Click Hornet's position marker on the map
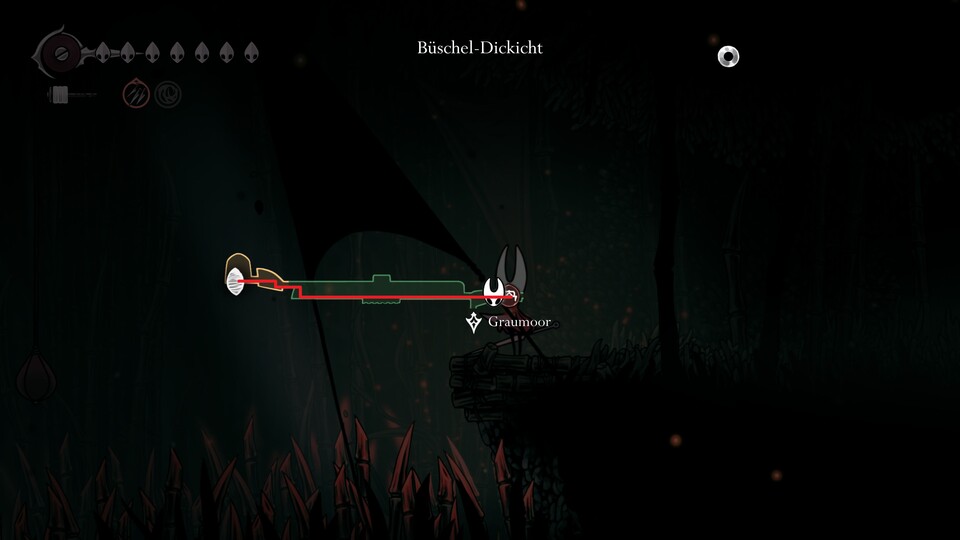Image resolution: width=960 pixels, height=540 pixels. [494, 292]
